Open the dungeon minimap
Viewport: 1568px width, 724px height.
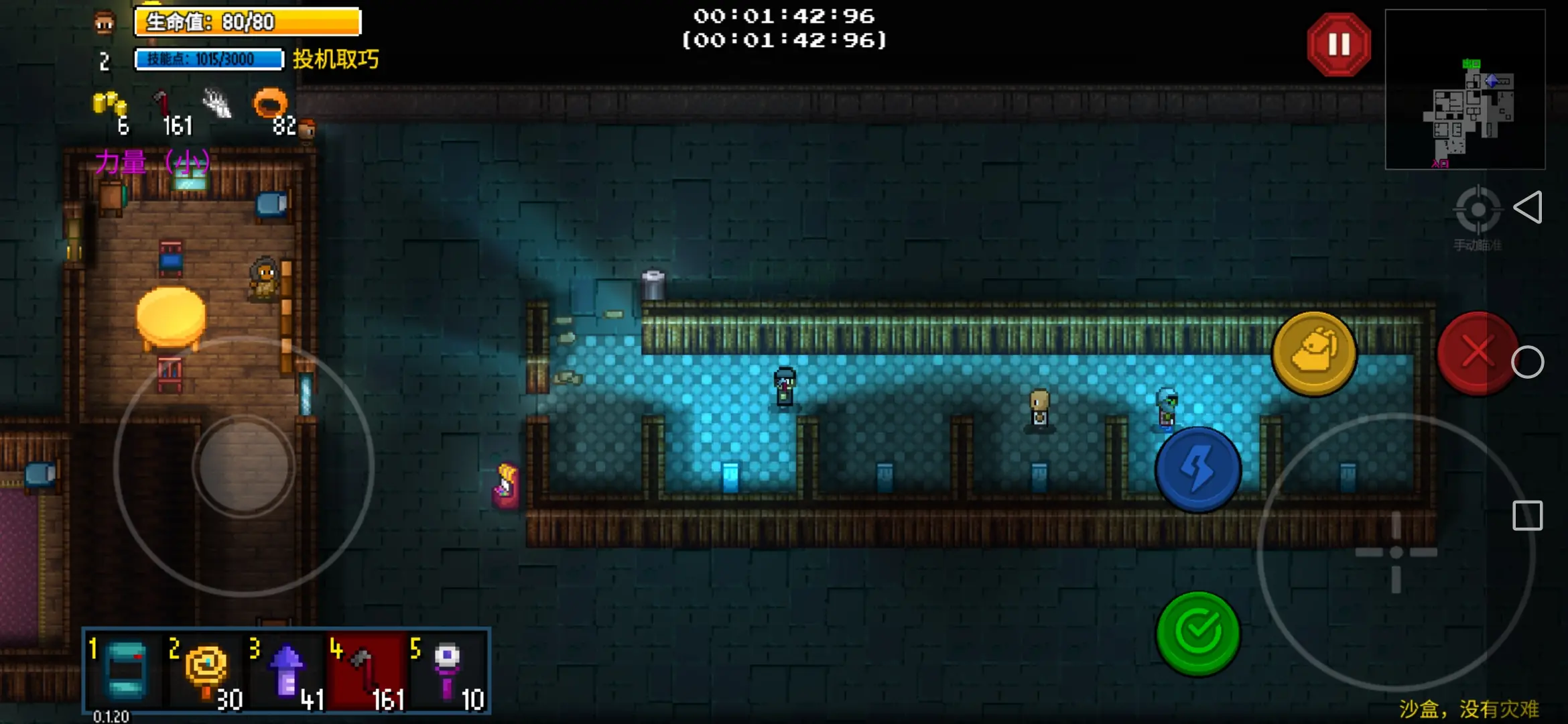(x=1465, y=89)
